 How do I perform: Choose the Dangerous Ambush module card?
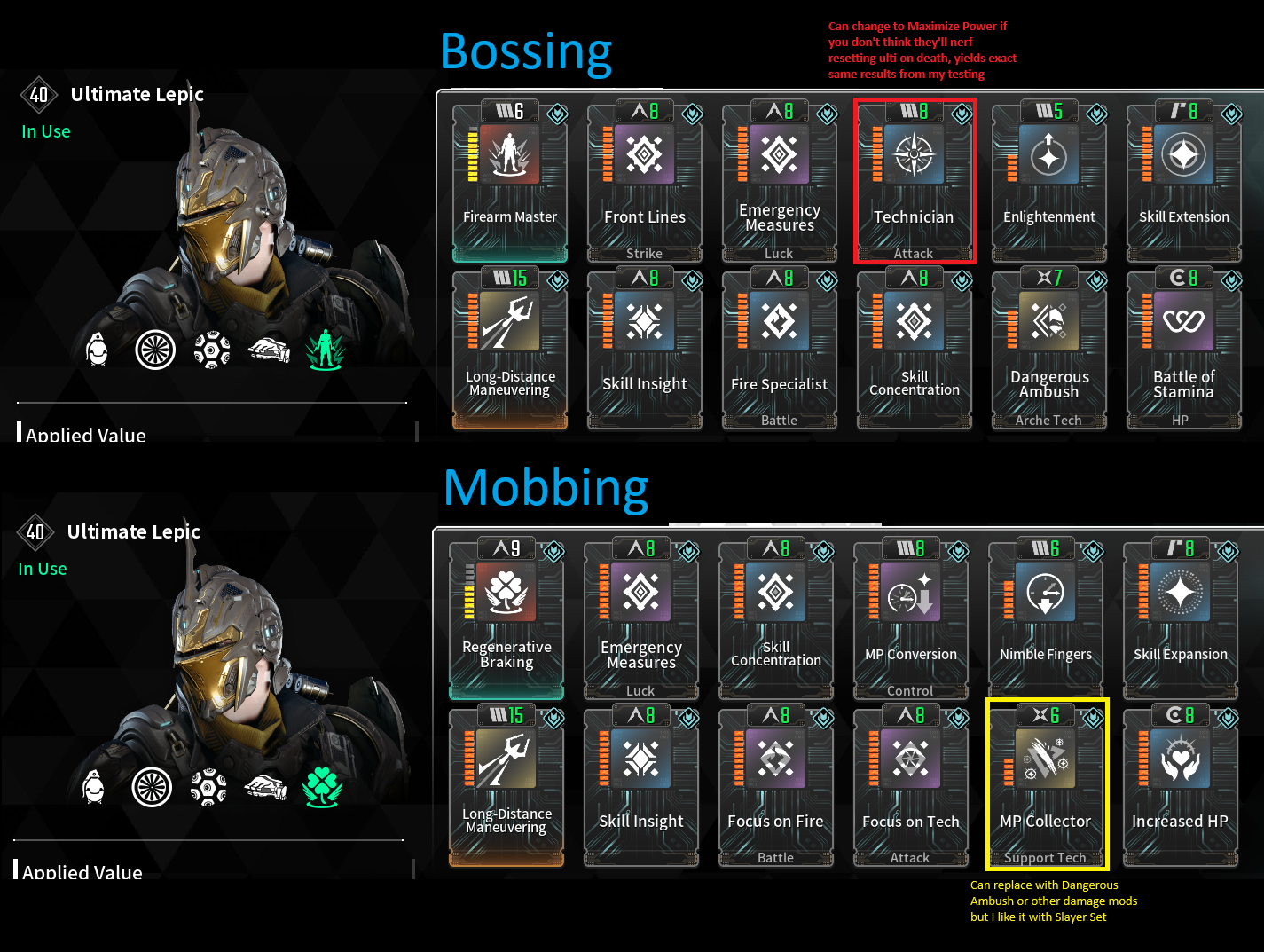click(1049, 349)
